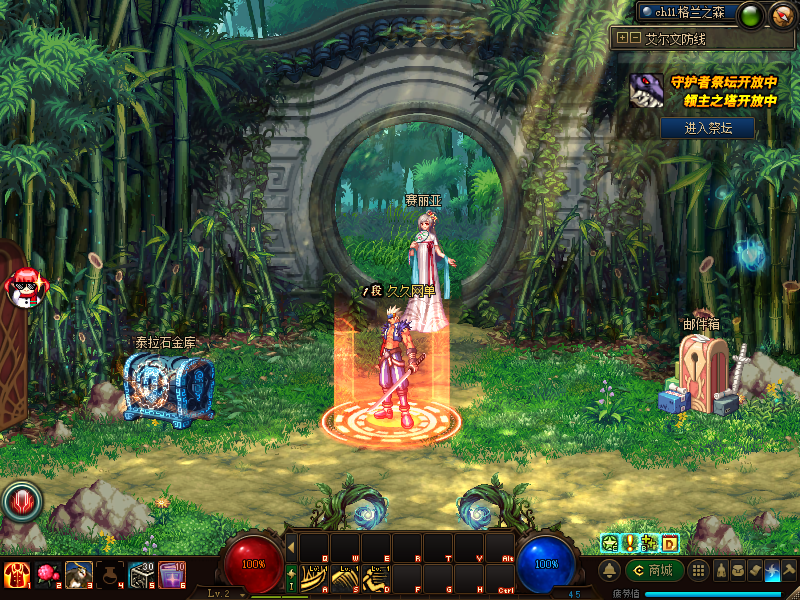The height and width of the screenshot is (600, 800).
Task: Activate the skill on the S key slot
Action: pos(346,578)
